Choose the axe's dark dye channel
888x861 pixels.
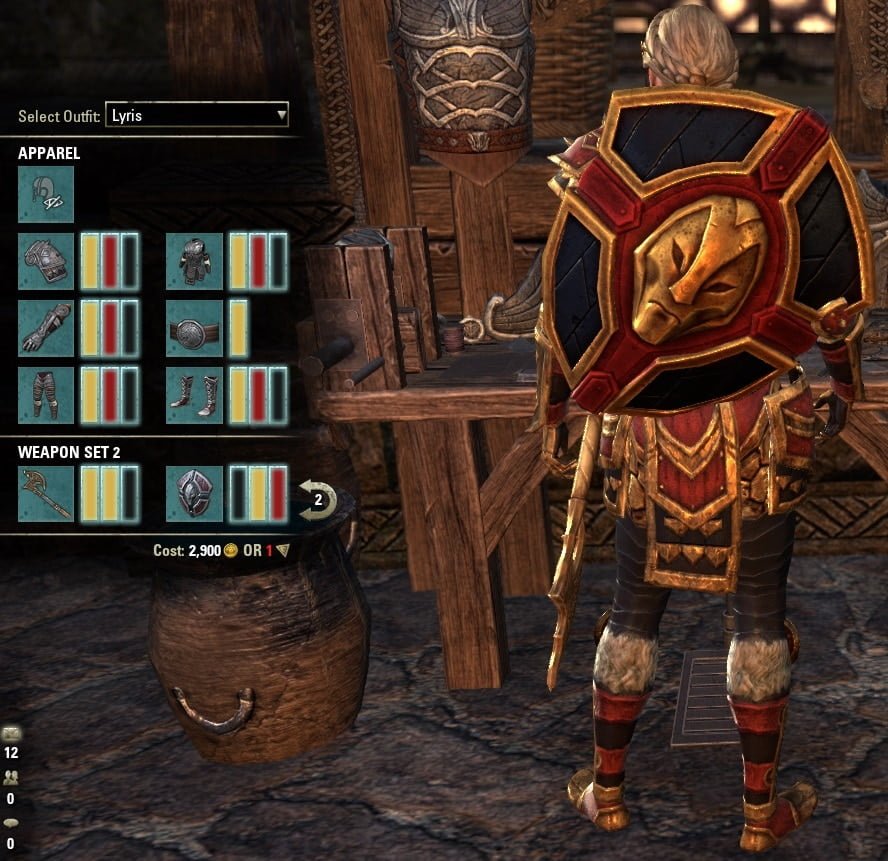pos(129,493)
